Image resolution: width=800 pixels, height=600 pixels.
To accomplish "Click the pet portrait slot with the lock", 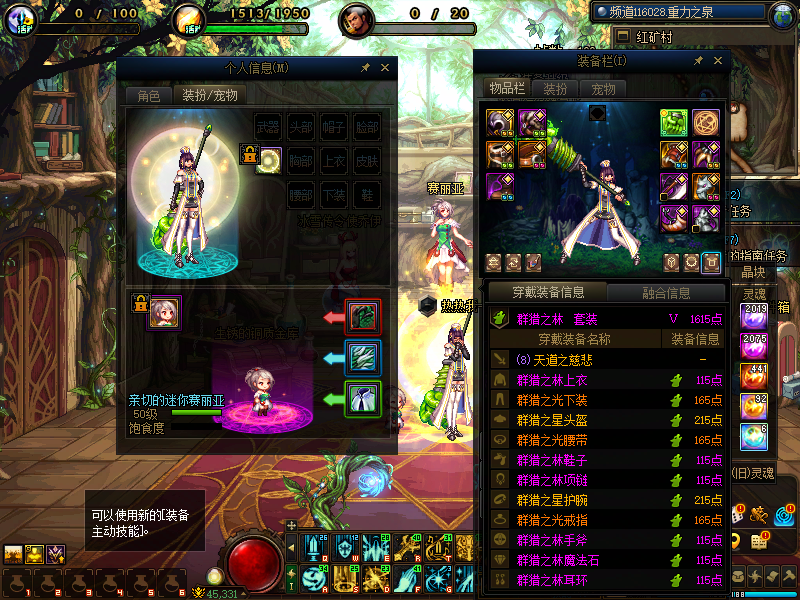I will coord(164,312).
